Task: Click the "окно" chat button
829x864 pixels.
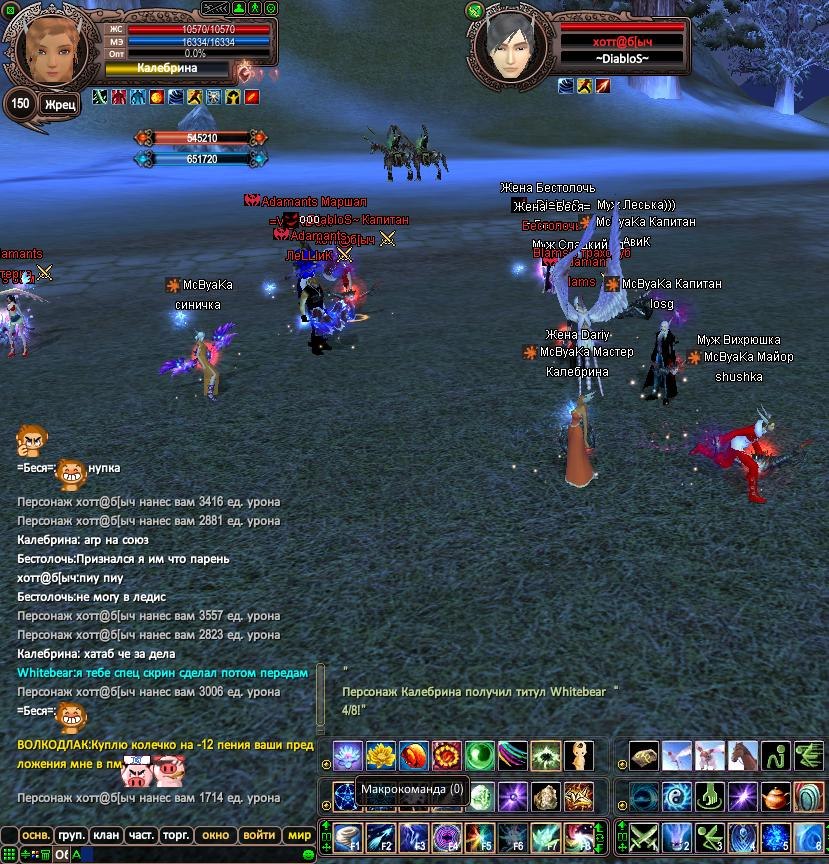Action: [x=216, y=835]
